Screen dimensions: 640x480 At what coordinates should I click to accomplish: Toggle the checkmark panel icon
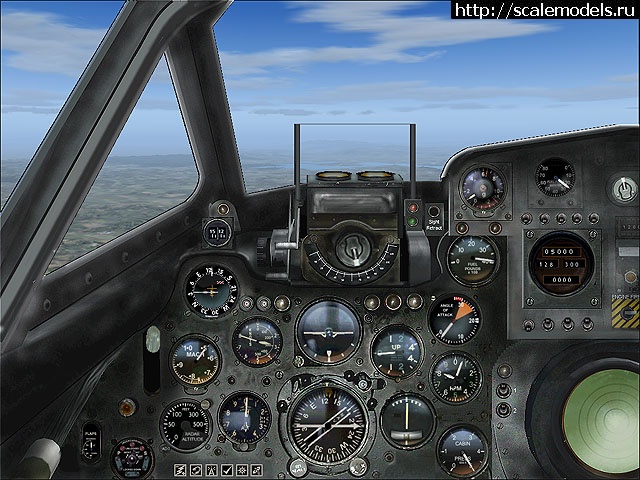[227, 470]
